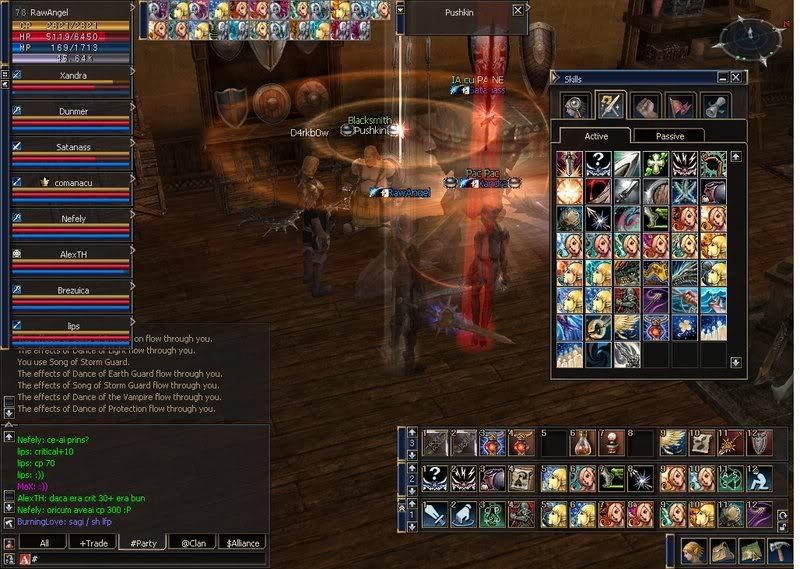Select party member Xandra

72,74
